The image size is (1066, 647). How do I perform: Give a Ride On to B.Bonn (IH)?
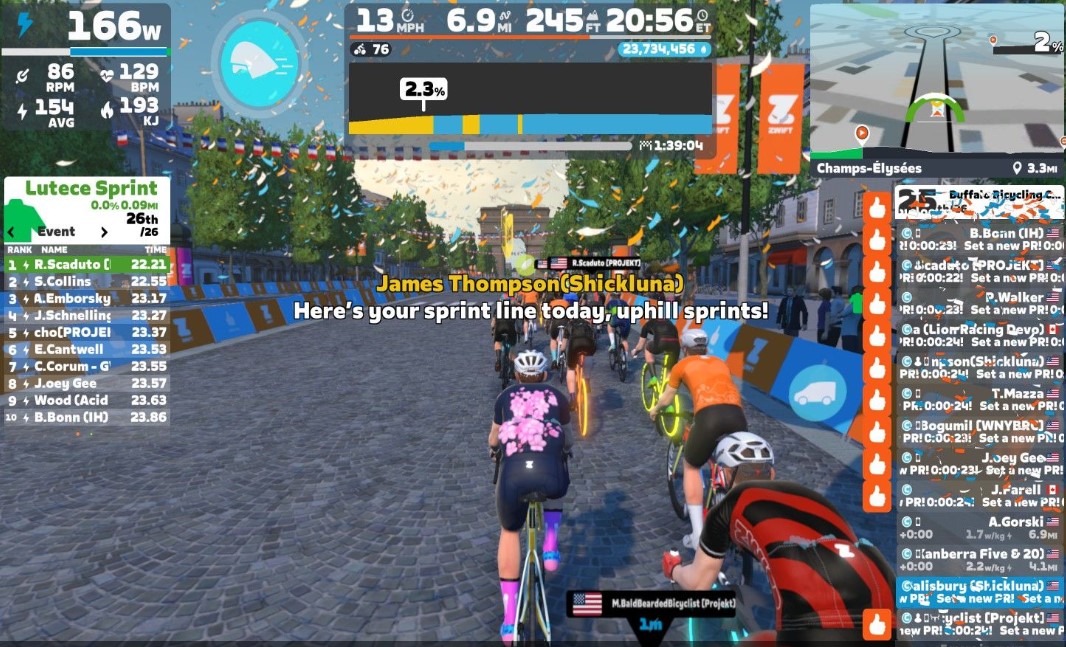click(x=877, y=239)
